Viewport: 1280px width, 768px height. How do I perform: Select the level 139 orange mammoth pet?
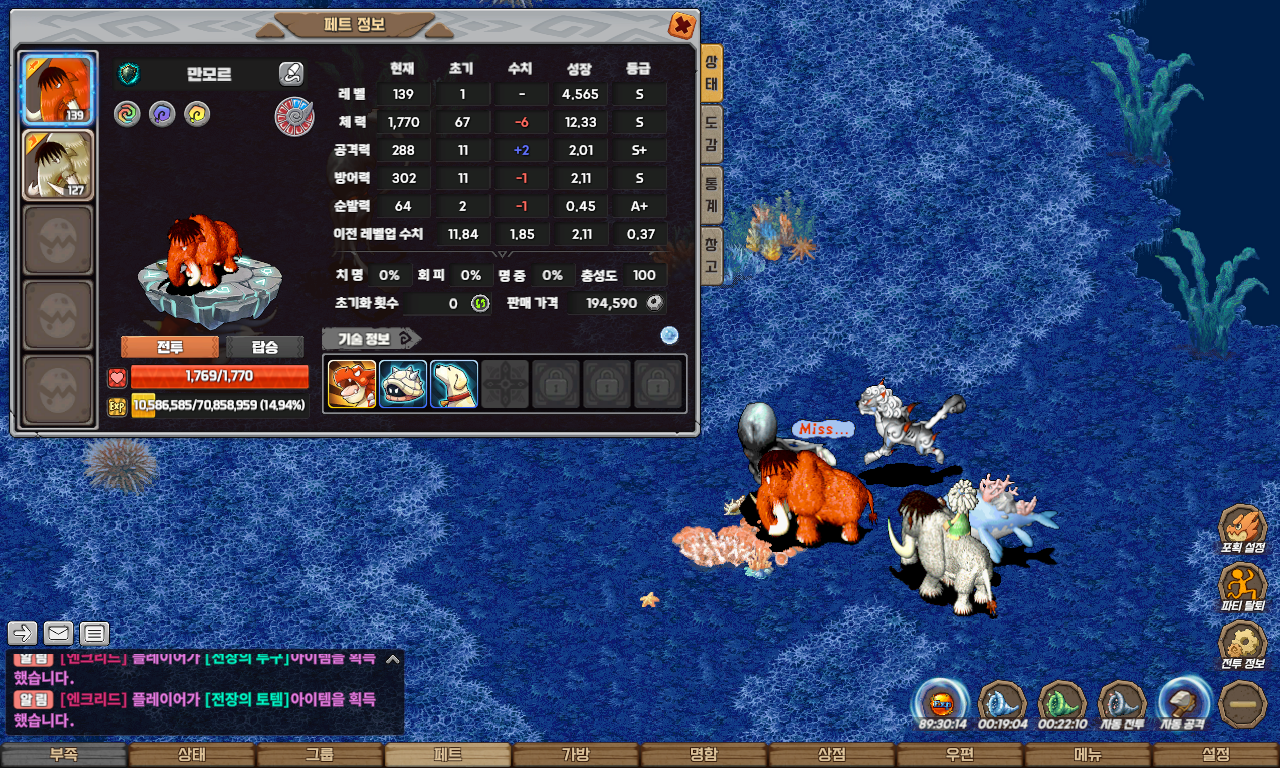[x=57, y=89]
